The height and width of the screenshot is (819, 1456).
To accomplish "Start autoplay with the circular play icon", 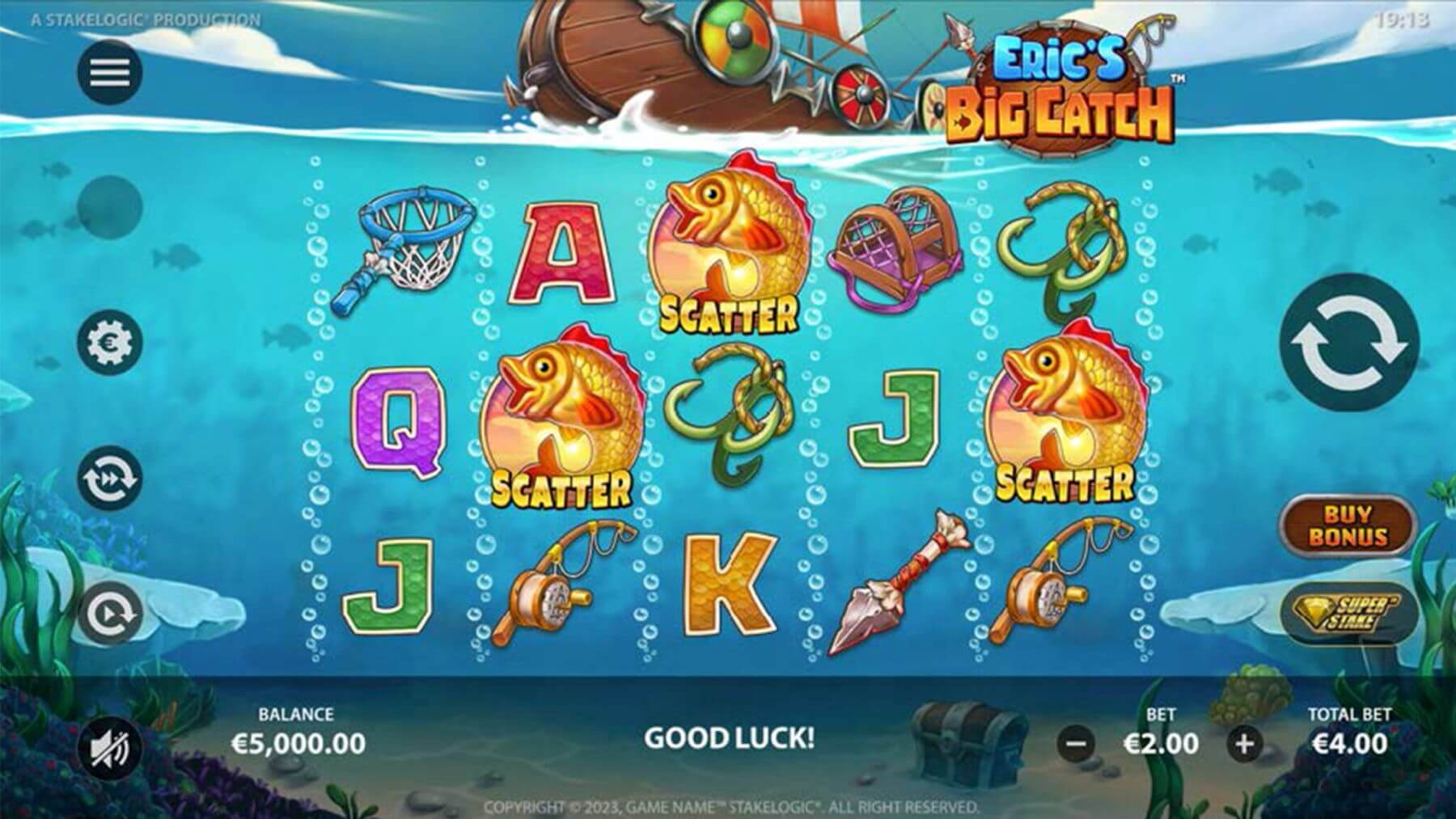I will point(110,614).
